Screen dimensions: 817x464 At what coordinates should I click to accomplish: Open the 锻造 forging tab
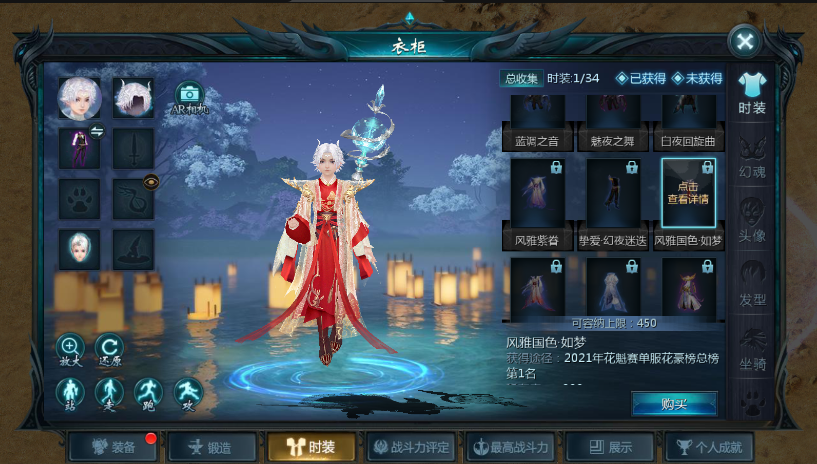(212, 447)
